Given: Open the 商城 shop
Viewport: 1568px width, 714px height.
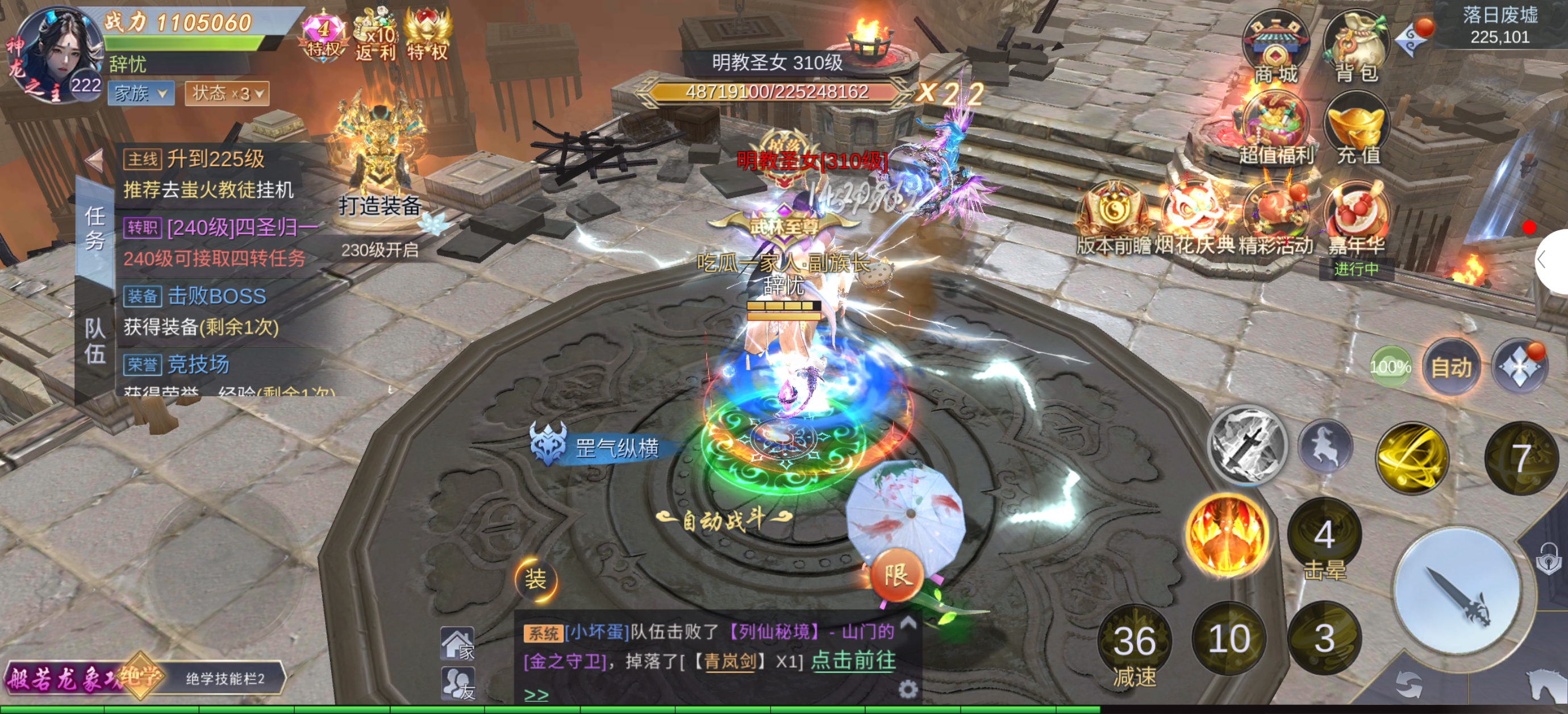Looking at the screenshot, I should click(x=1275, y=48).
